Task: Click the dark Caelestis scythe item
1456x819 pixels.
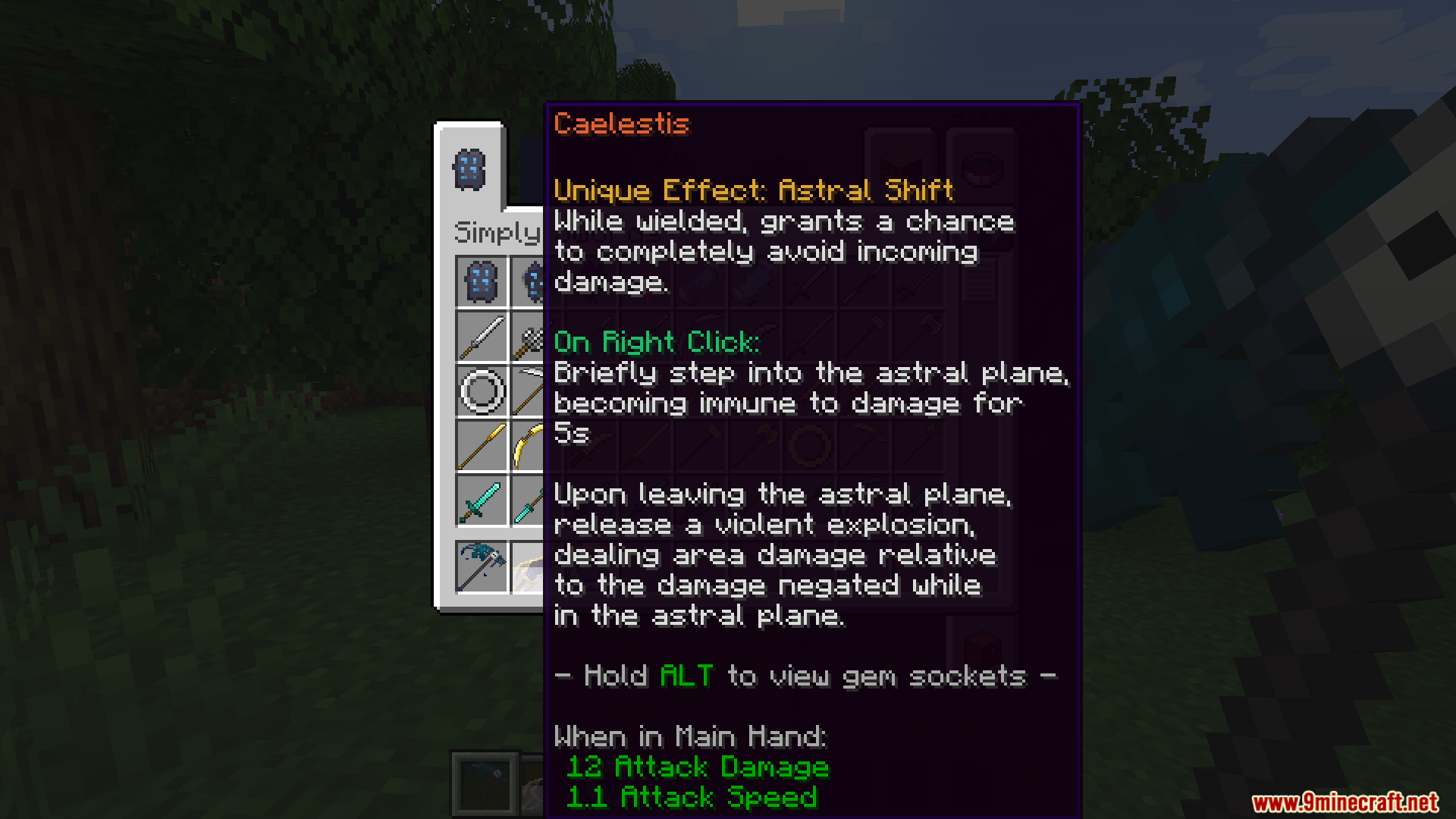Action: point(480,565)
